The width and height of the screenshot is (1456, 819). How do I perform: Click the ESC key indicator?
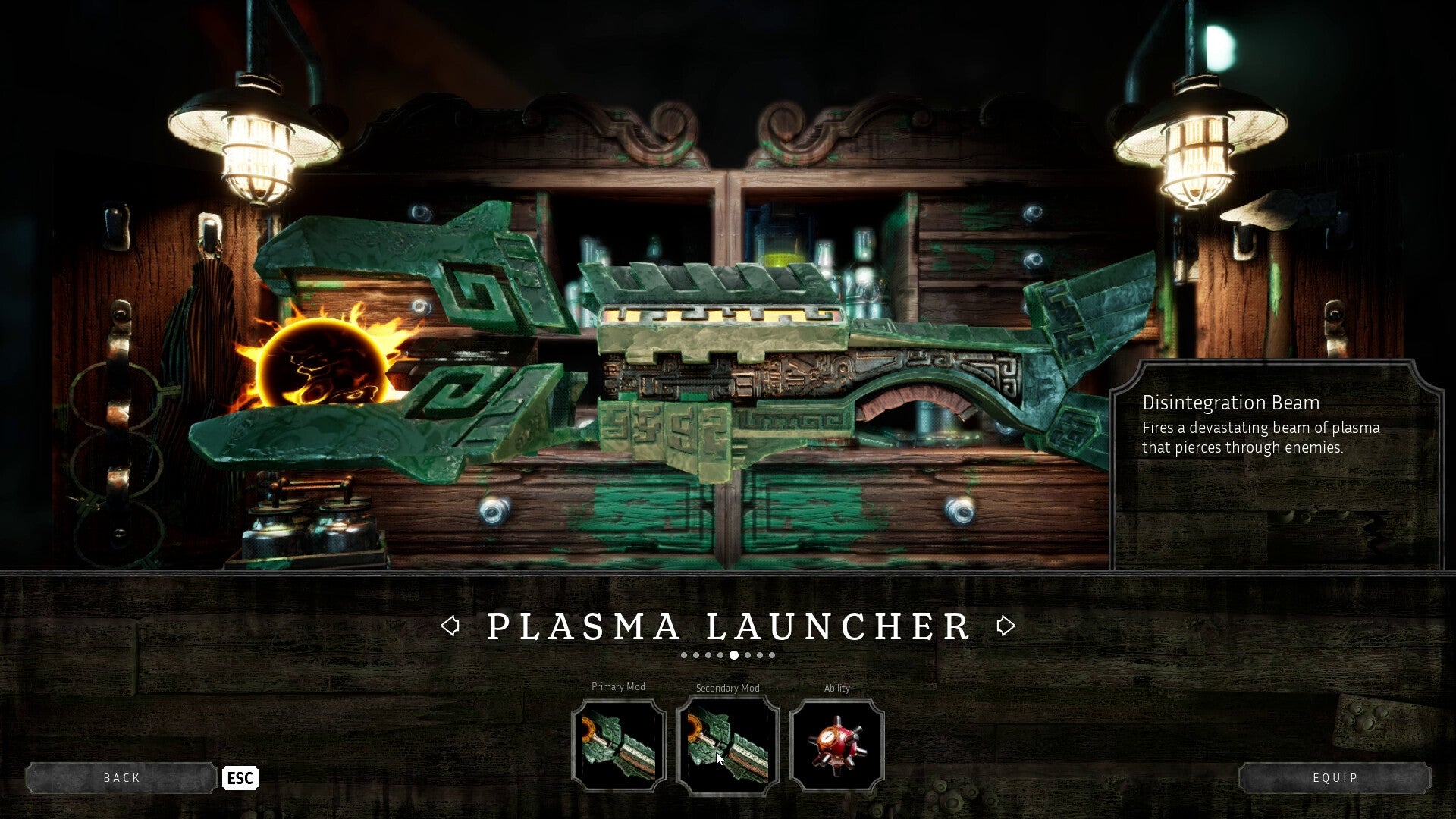click(240, 778)
